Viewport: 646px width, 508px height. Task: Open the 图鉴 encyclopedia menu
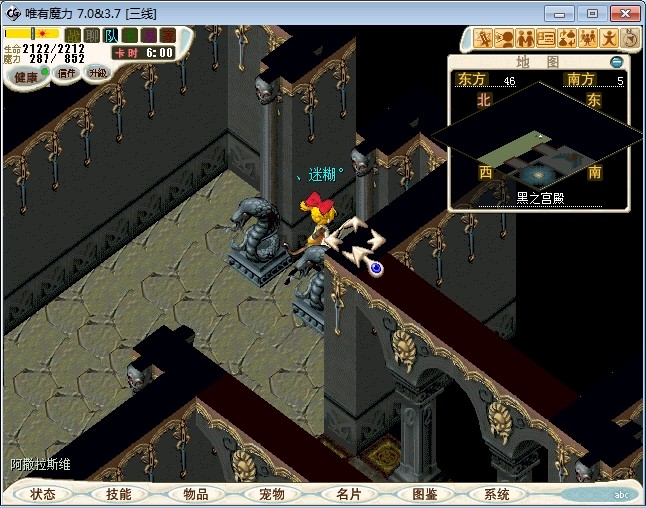coord(424,494)
